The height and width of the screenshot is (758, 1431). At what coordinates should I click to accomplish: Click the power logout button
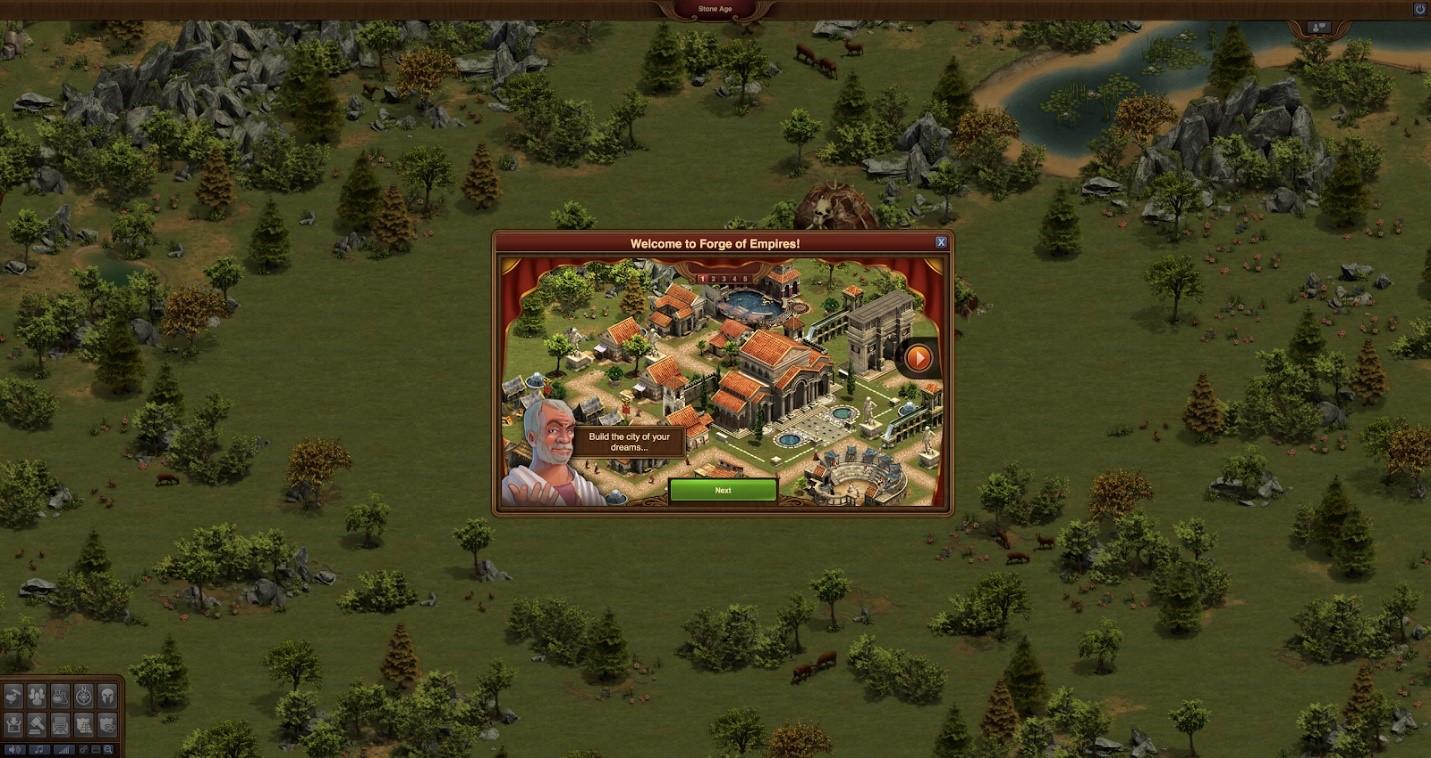[x=1419, y=9]
